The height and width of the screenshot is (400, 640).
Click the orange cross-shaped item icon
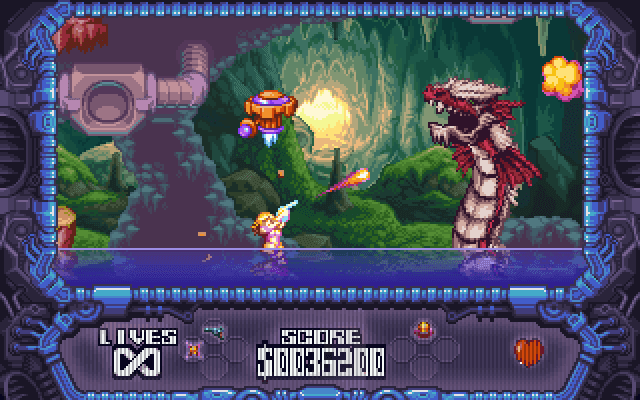point(193,348)
